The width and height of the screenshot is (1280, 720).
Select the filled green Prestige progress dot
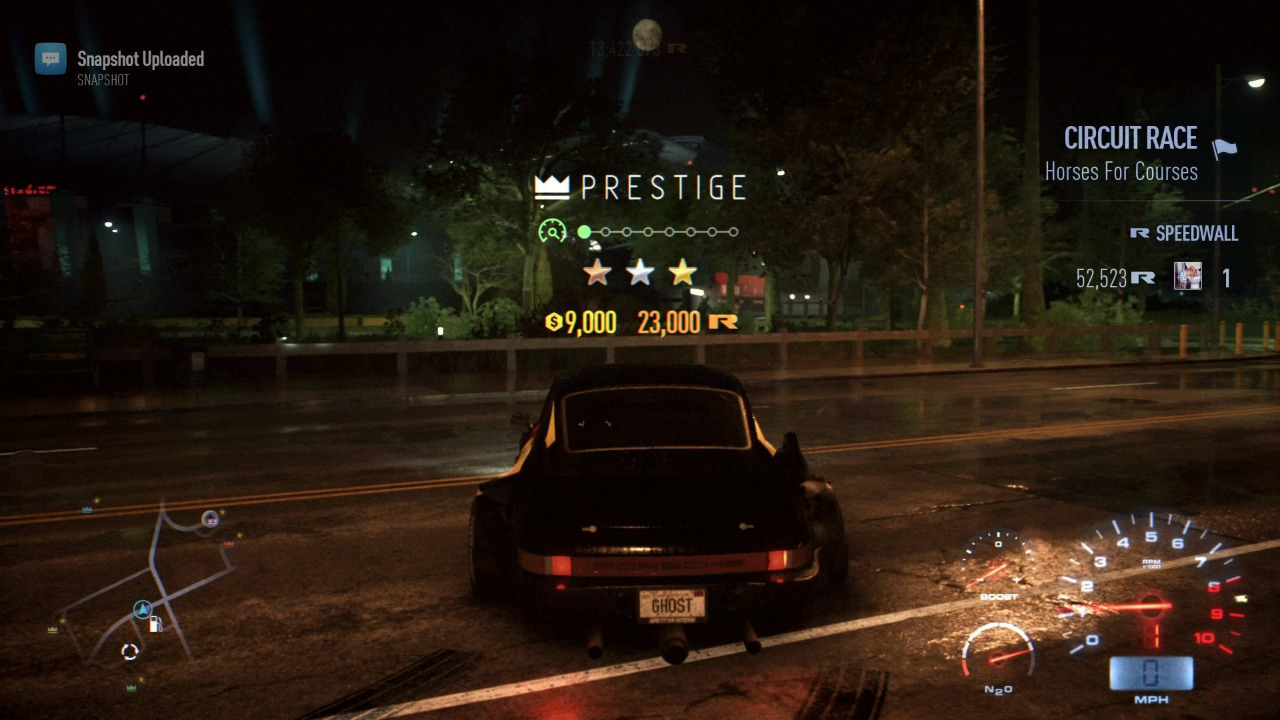click(x=584, y=232)
